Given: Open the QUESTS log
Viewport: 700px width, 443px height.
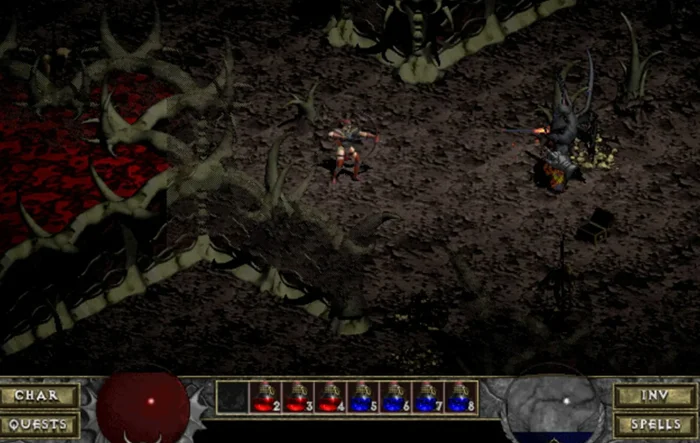Looking at the screenshot, I should pyautogui.click(x=39, y=424).
